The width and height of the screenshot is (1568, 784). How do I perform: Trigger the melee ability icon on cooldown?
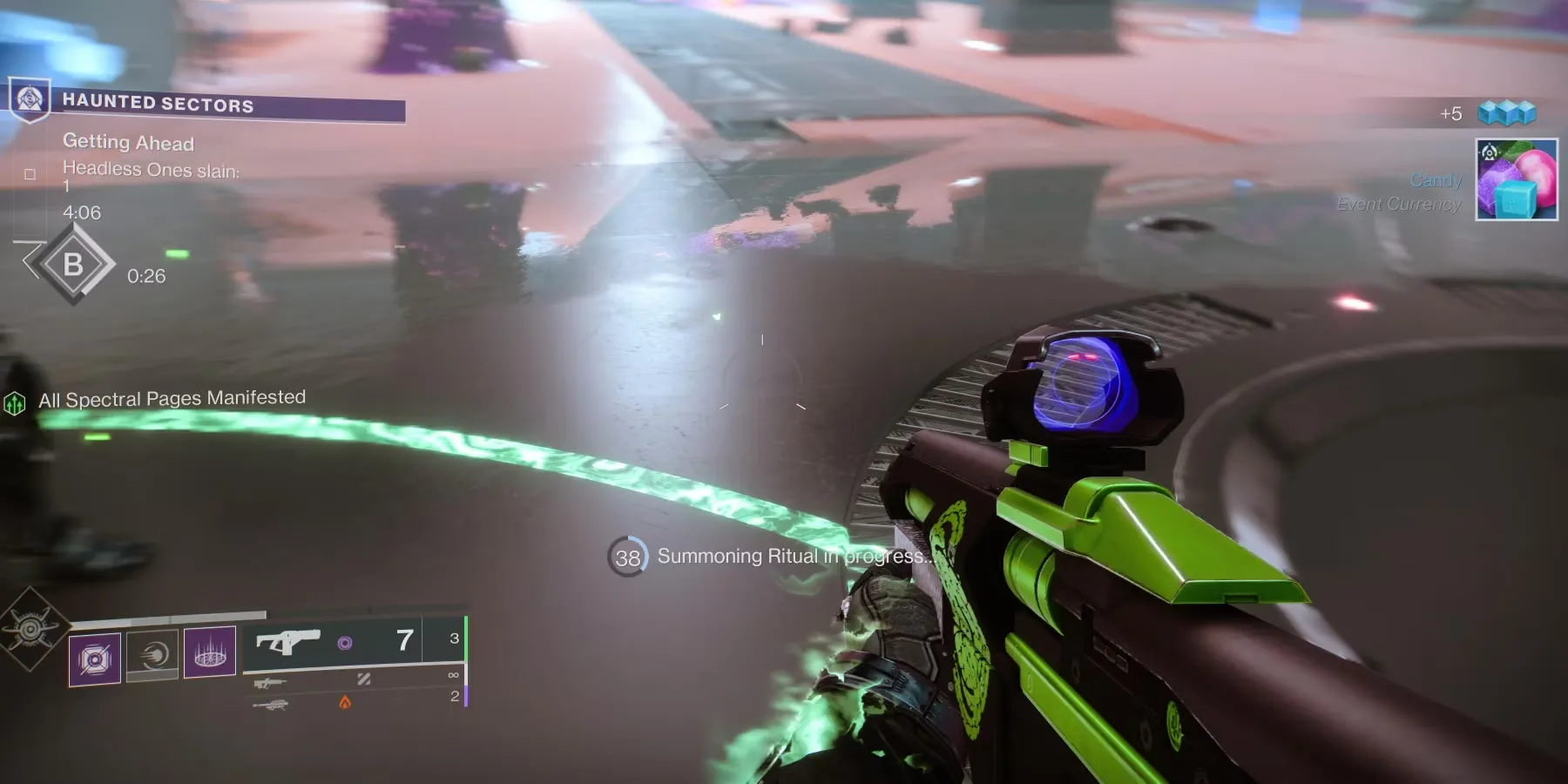[152, 655]
